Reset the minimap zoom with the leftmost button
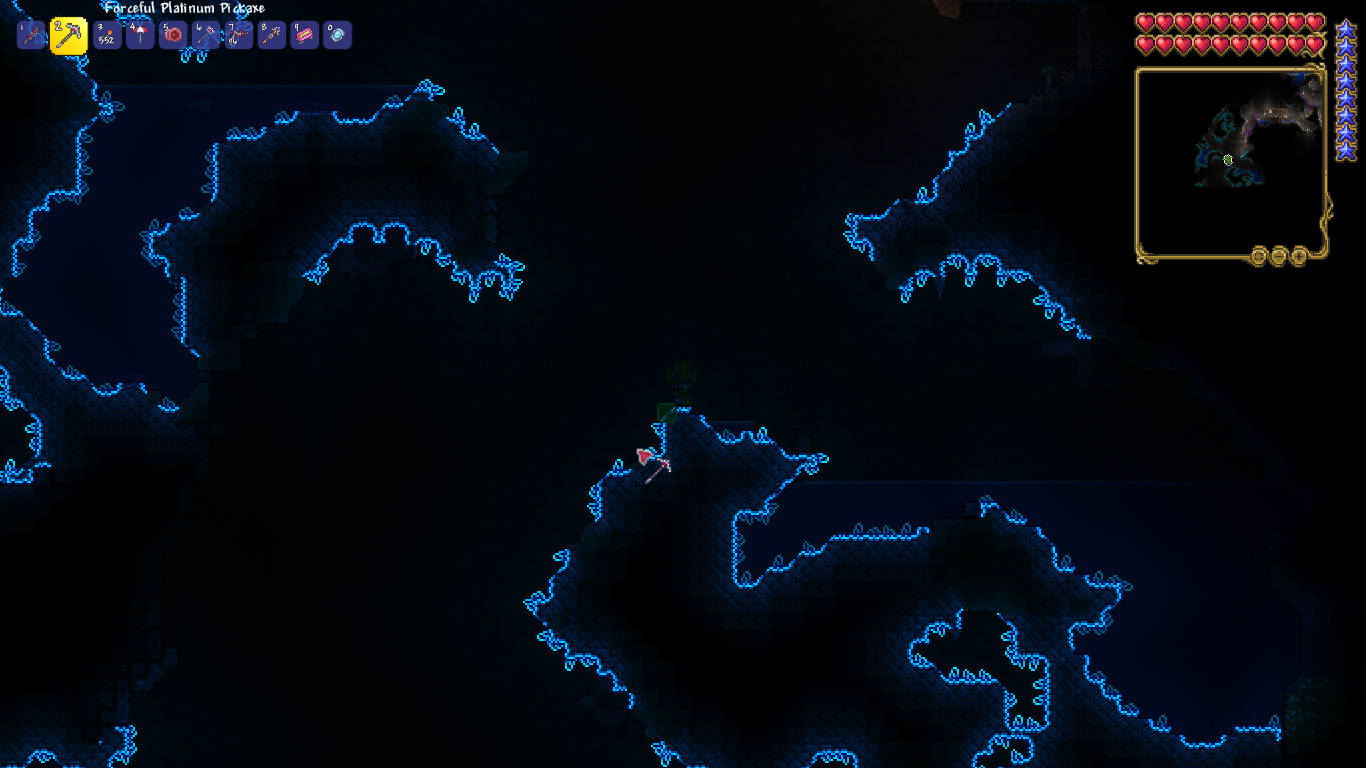 click(1260, 256)
